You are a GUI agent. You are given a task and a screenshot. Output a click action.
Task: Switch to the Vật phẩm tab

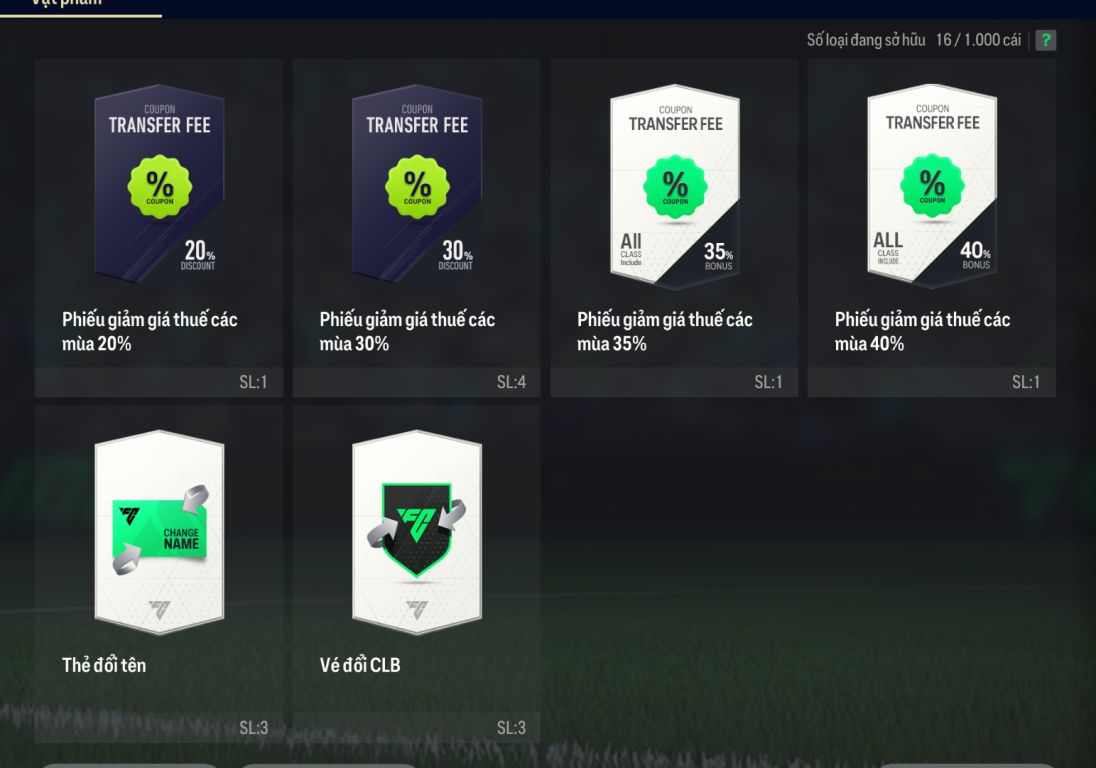tap(80, 5)
